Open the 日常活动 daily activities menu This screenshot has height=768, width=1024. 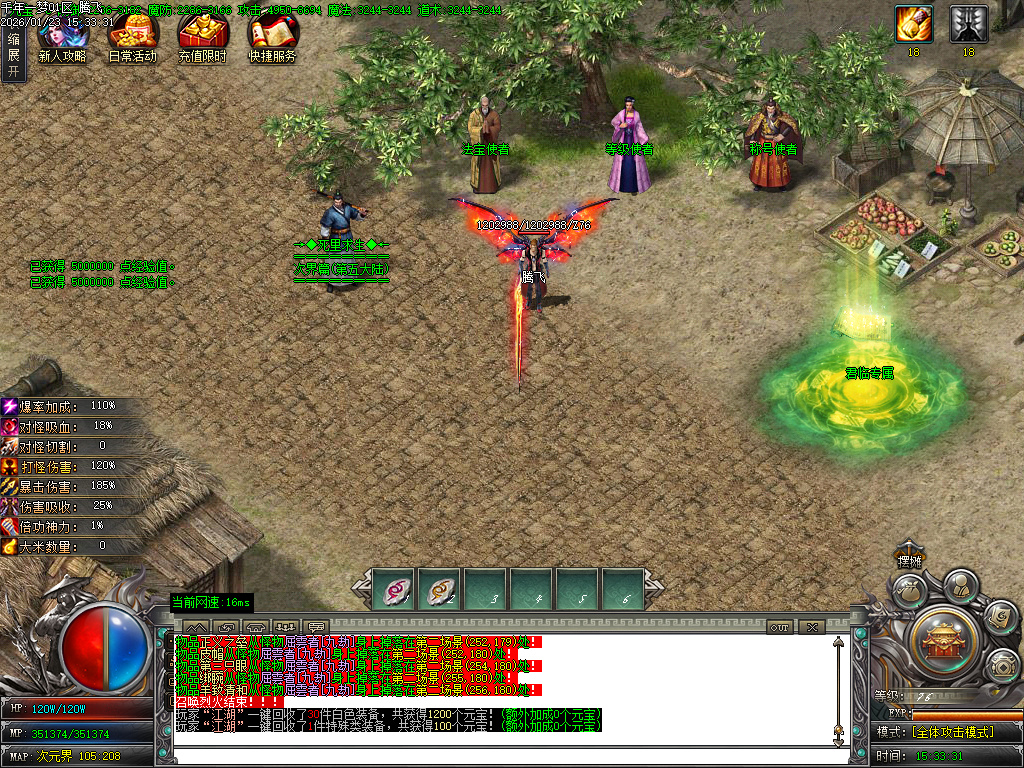[132, 36]
